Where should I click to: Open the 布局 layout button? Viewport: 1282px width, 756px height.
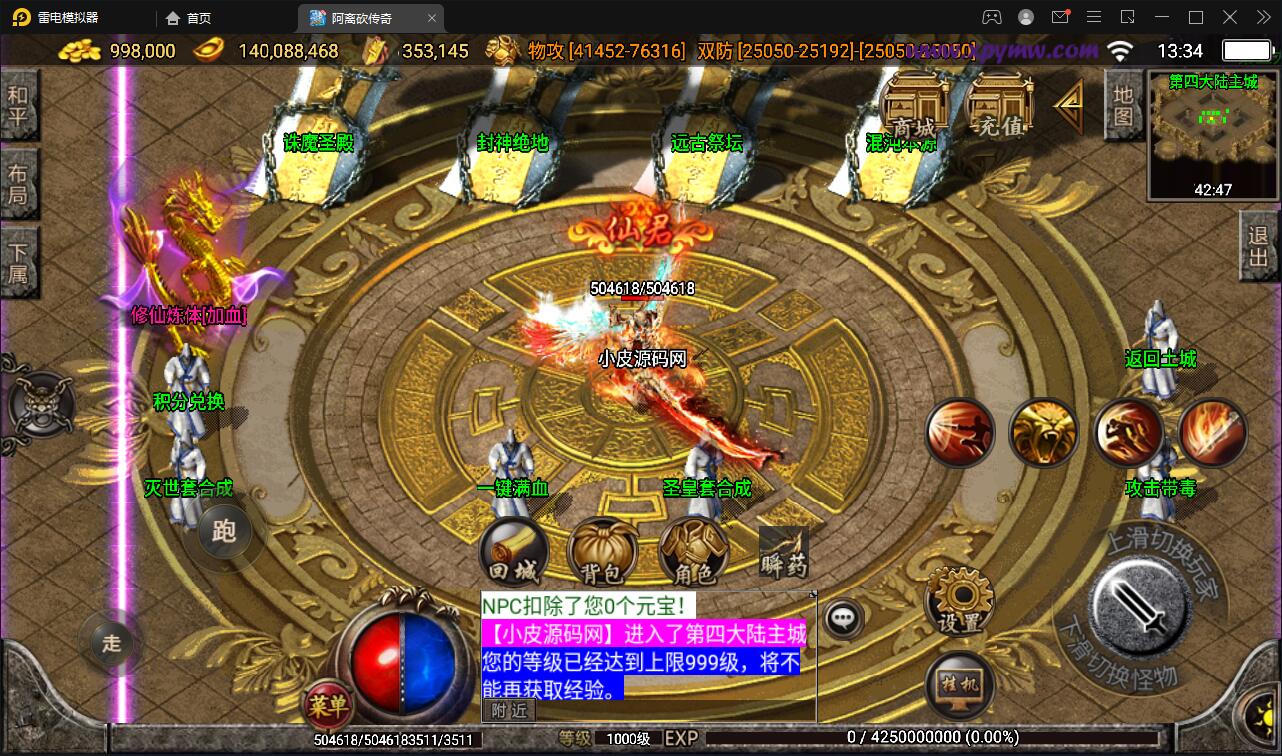pyautogui.click(x=19, y=184)
